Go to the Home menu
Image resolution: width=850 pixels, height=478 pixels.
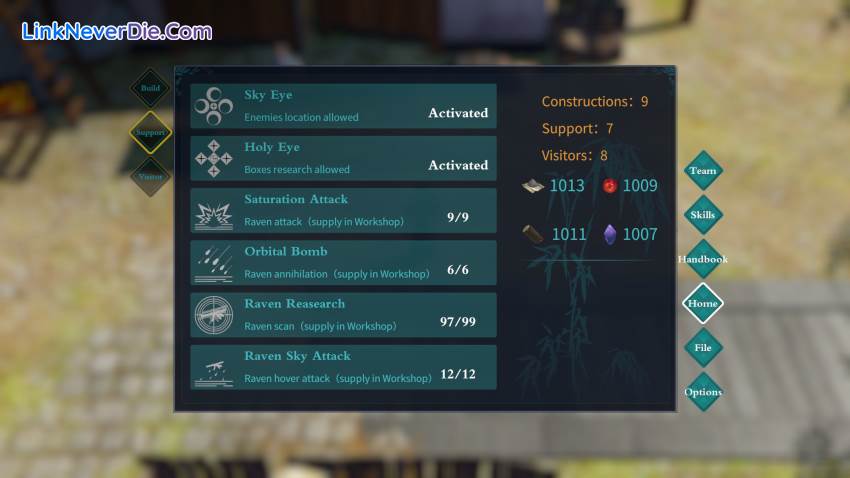703,304
